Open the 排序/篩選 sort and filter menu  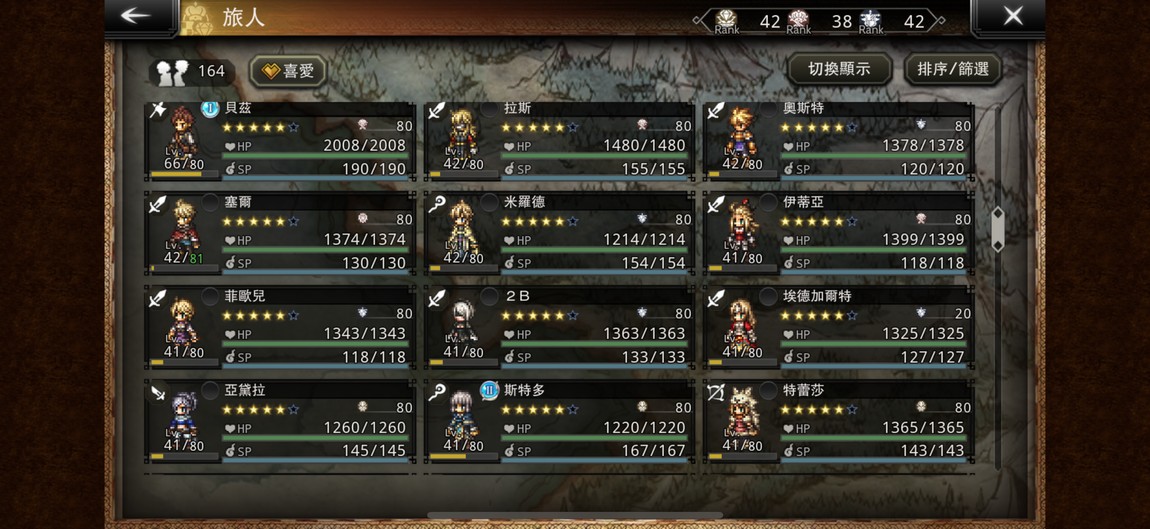pyautogui.click(x=952, y=69)
